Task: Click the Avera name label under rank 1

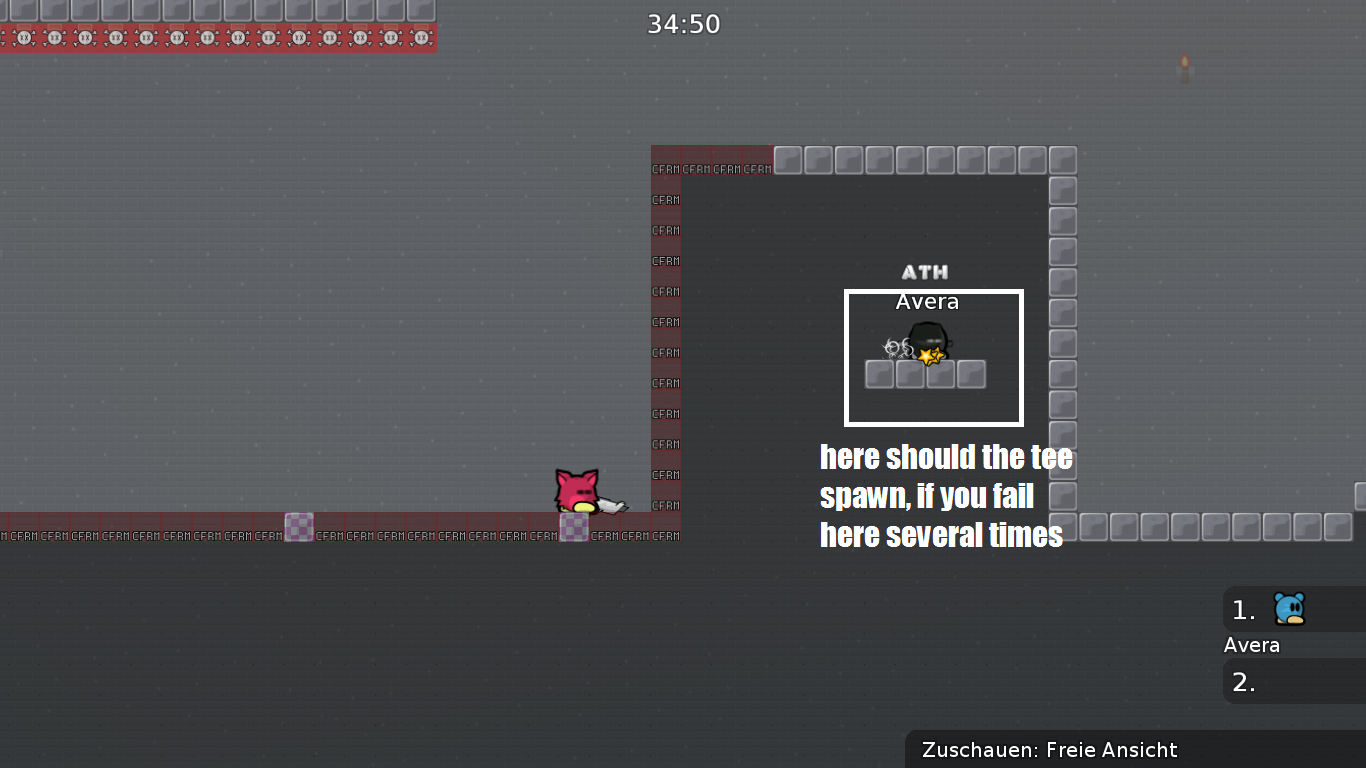Action: tap(1251, 645)
